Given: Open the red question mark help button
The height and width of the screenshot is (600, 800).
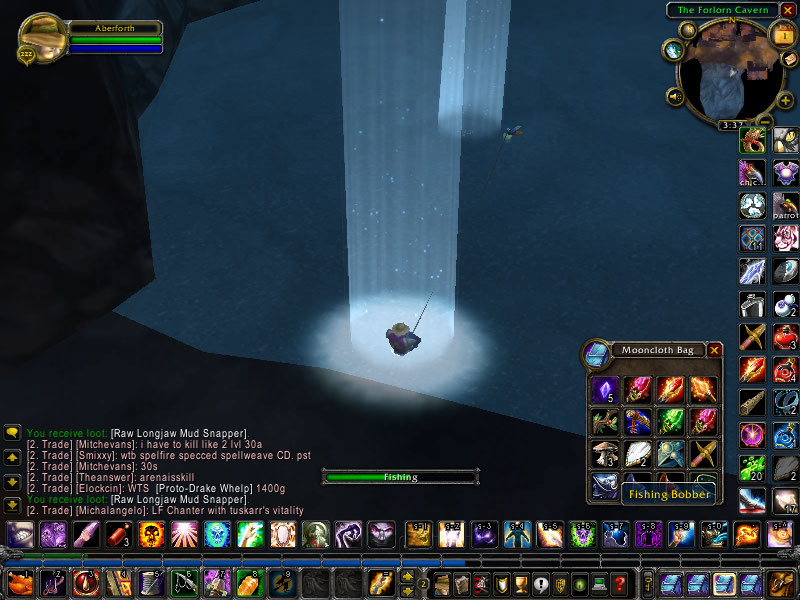Looking at the screenshot, I should pos(620,584).
